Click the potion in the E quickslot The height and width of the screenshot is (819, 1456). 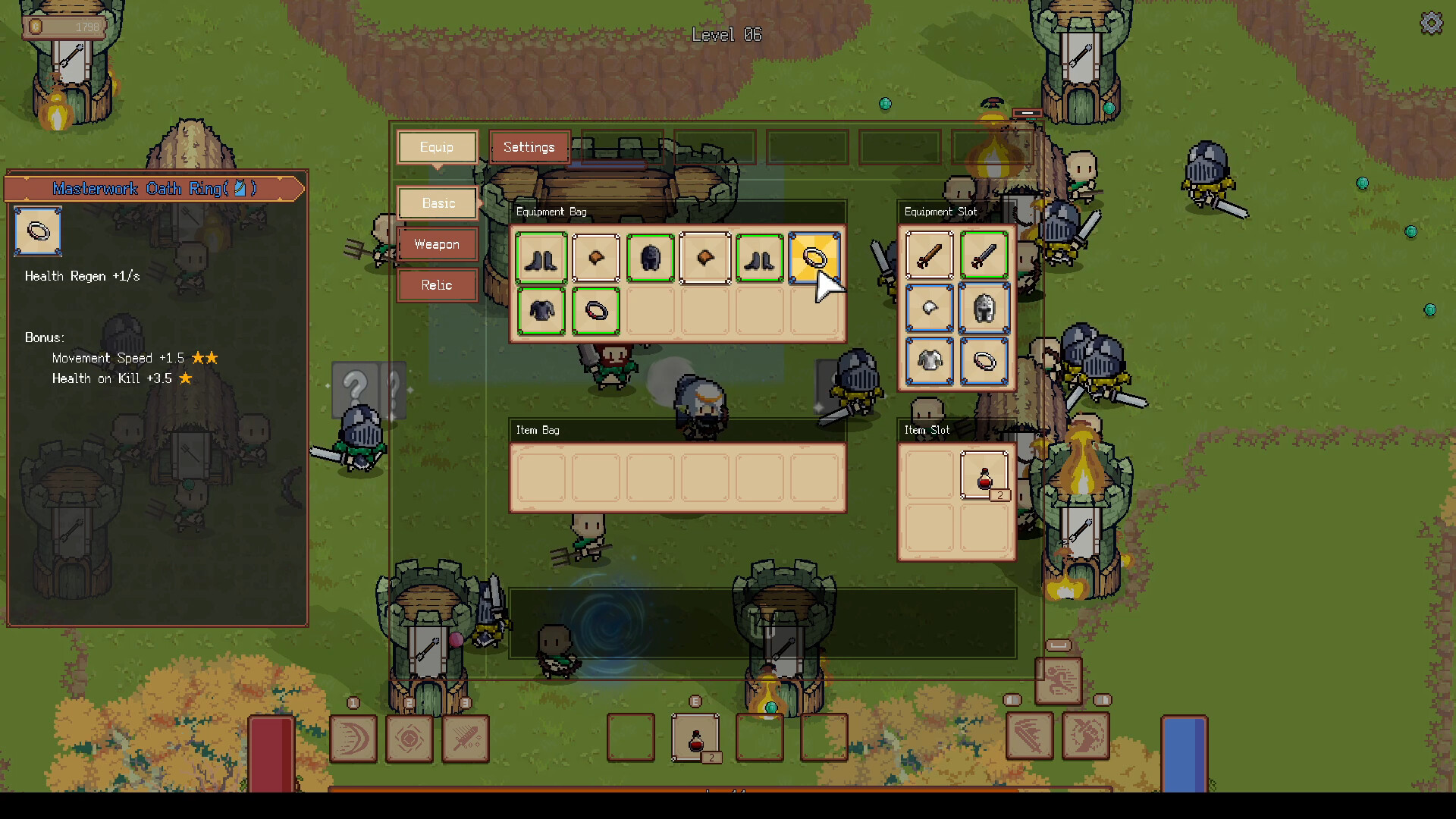tap(695, 737)
